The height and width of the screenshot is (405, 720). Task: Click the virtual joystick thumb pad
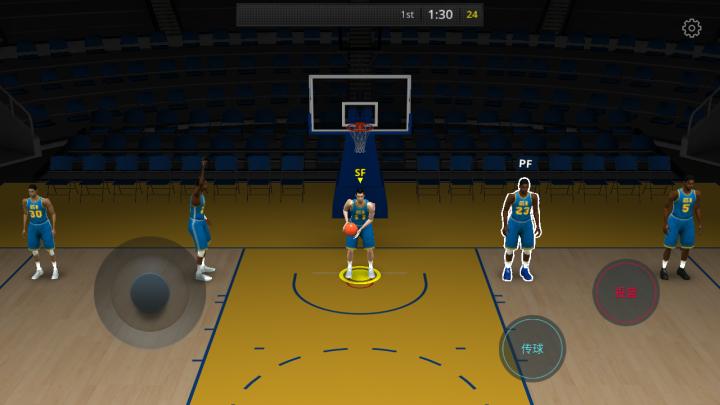(150, 292)
